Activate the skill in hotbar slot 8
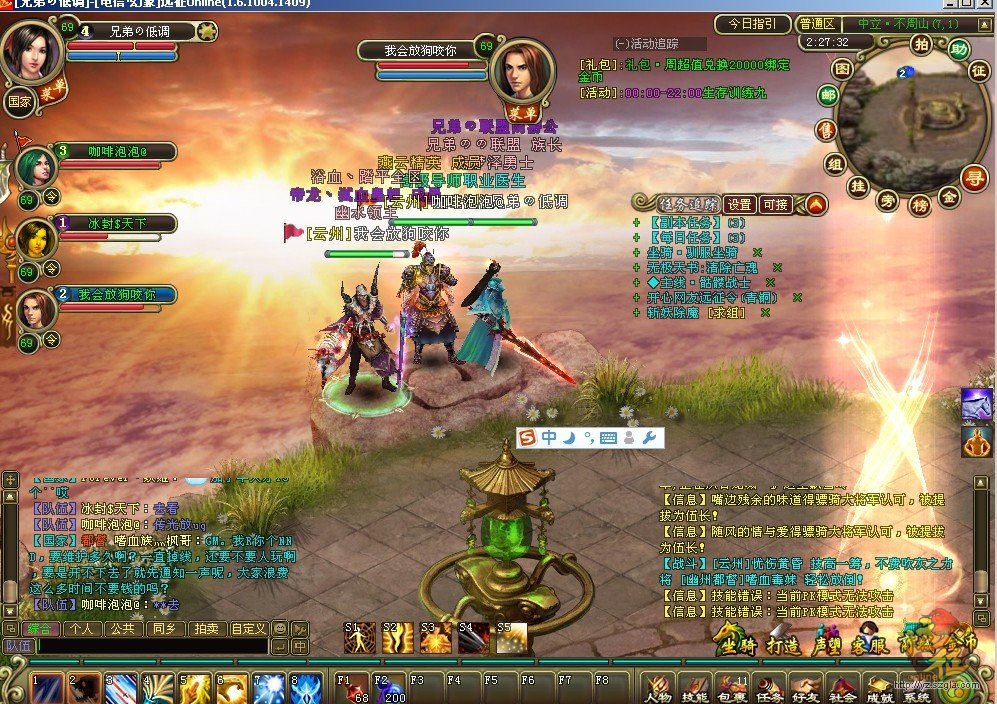997x704 pixels. [x=307, y=688]
